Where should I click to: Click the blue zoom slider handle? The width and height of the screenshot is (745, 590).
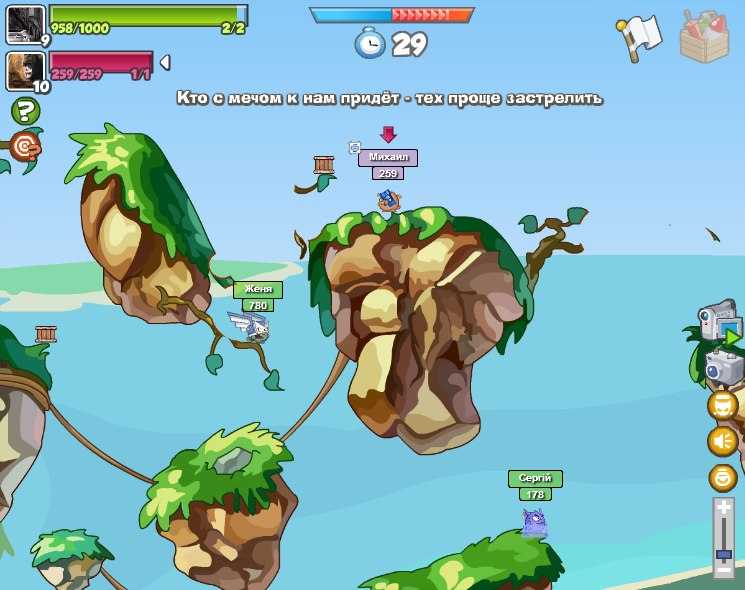[724, 553]
